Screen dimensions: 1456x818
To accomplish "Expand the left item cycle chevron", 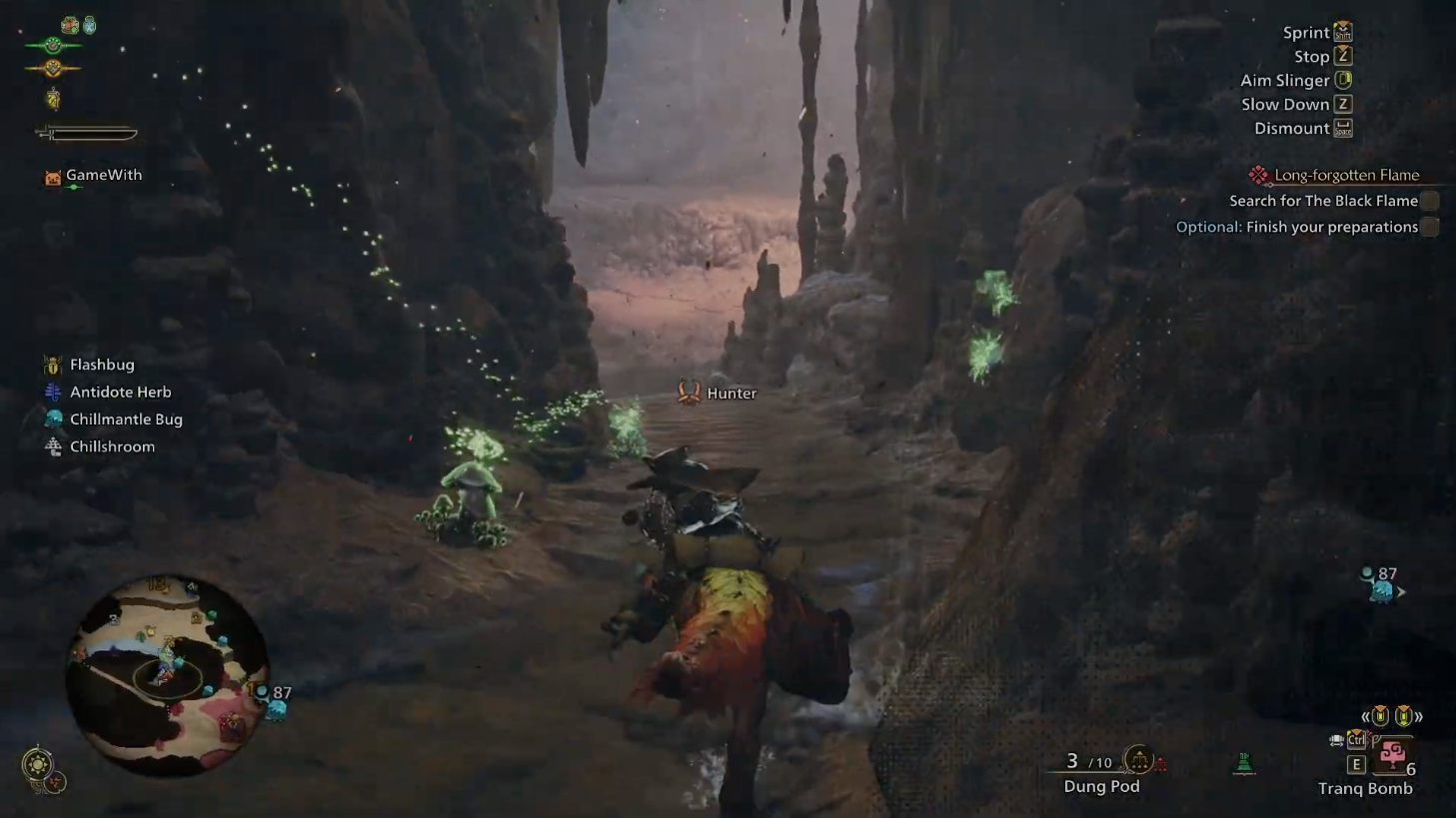I will tap(1367, 715).
